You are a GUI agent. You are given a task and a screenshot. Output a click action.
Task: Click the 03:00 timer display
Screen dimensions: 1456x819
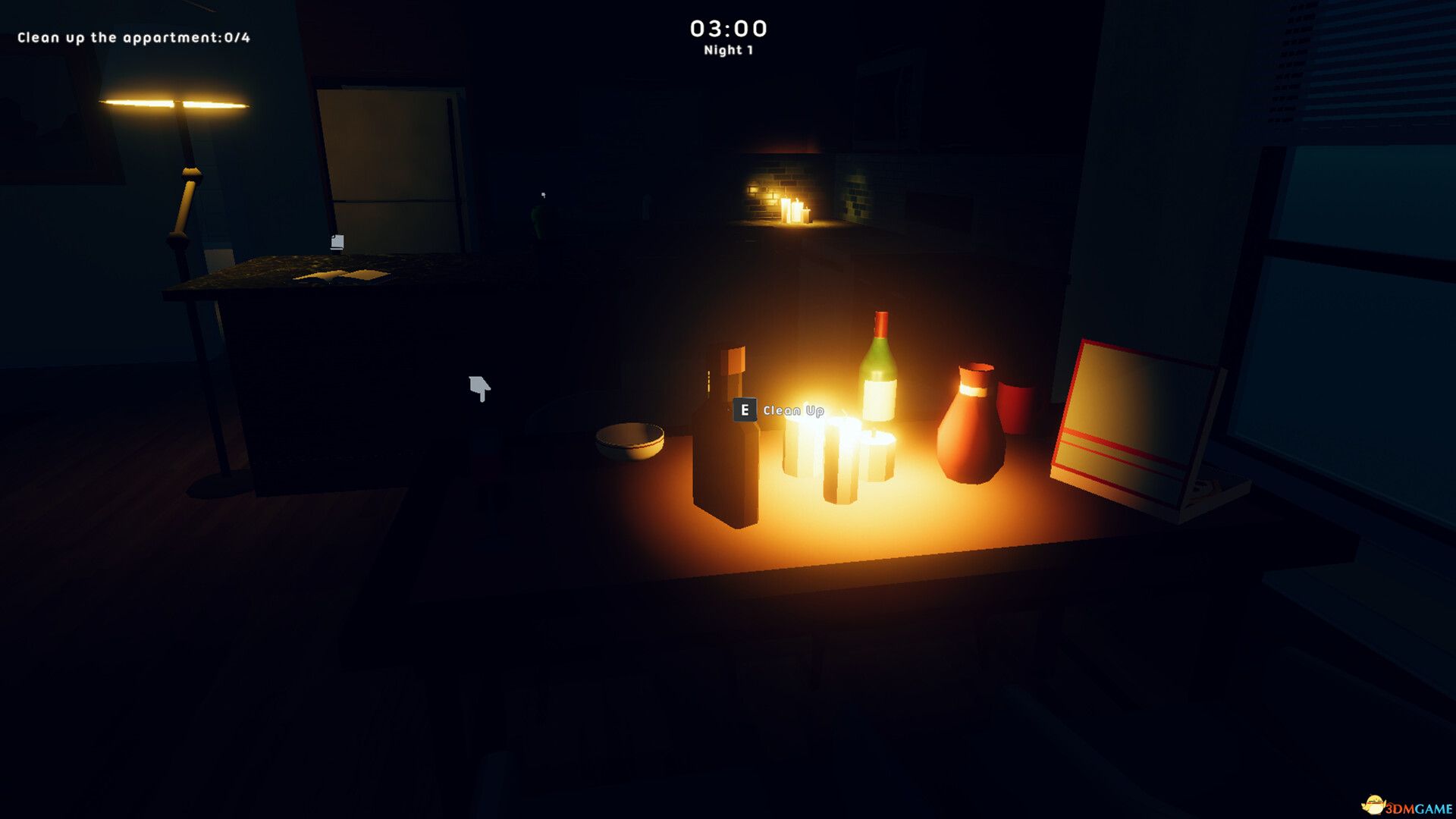point(726,29)
